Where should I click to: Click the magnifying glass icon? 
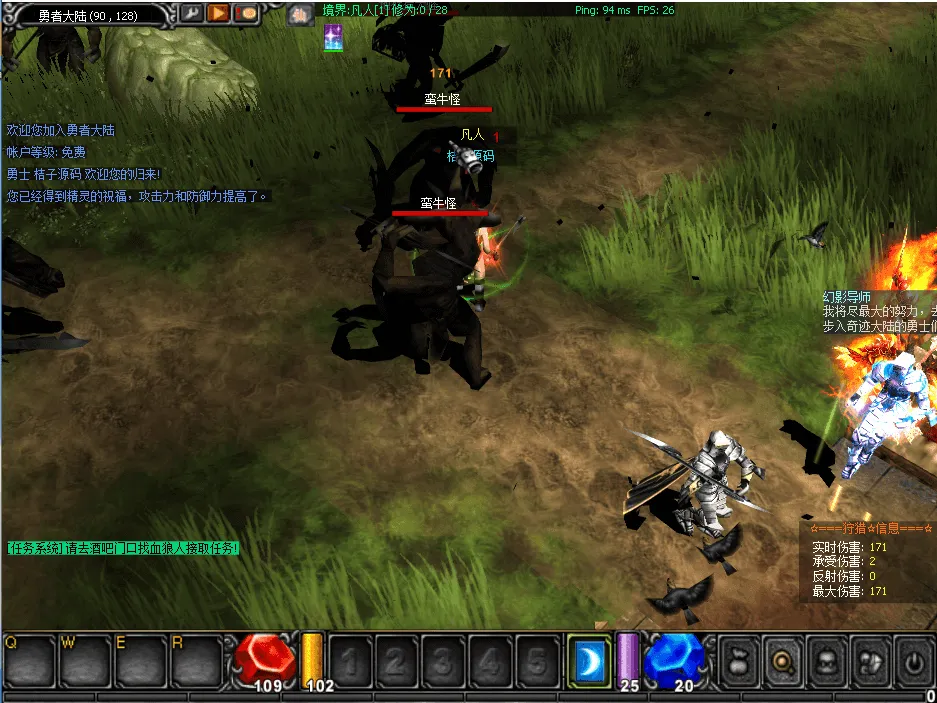782,661
